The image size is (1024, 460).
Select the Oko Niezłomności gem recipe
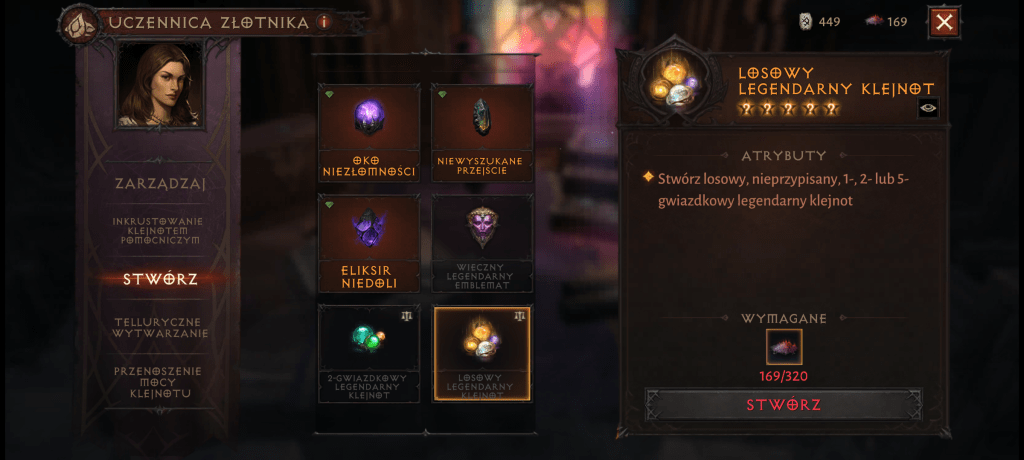pyautogui.click(x=369, y=132)
